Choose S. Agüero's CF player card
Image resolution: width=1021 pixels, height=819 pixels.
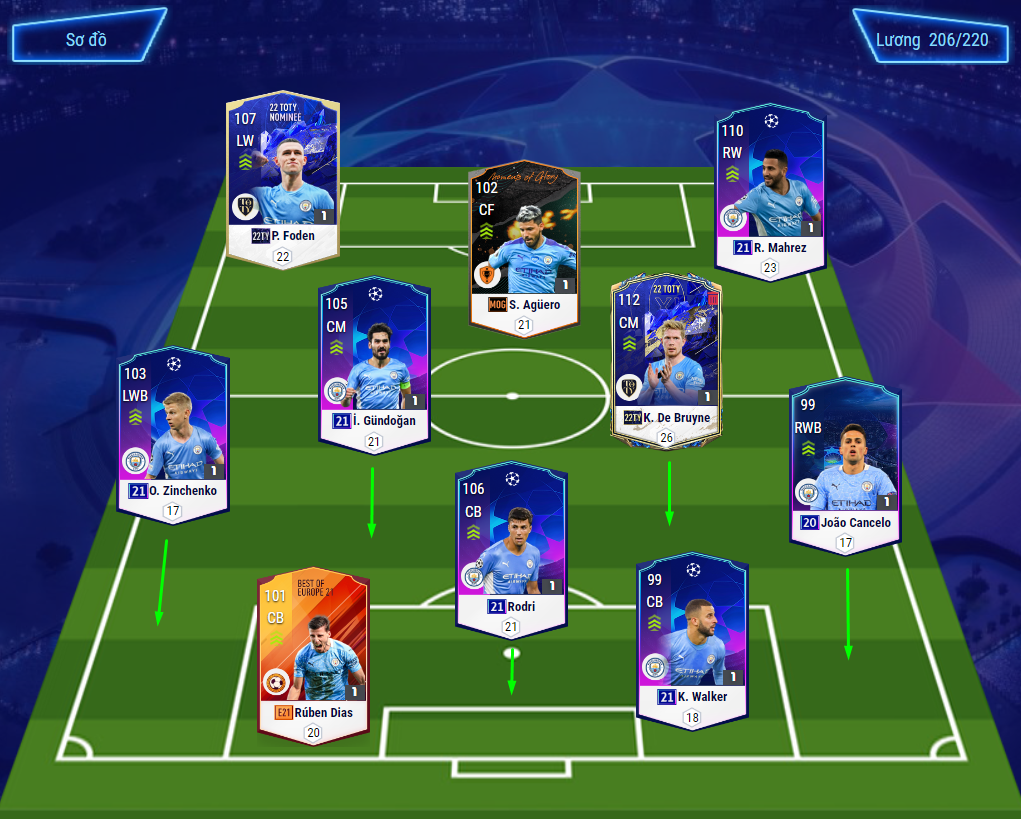tap(524, 245)
